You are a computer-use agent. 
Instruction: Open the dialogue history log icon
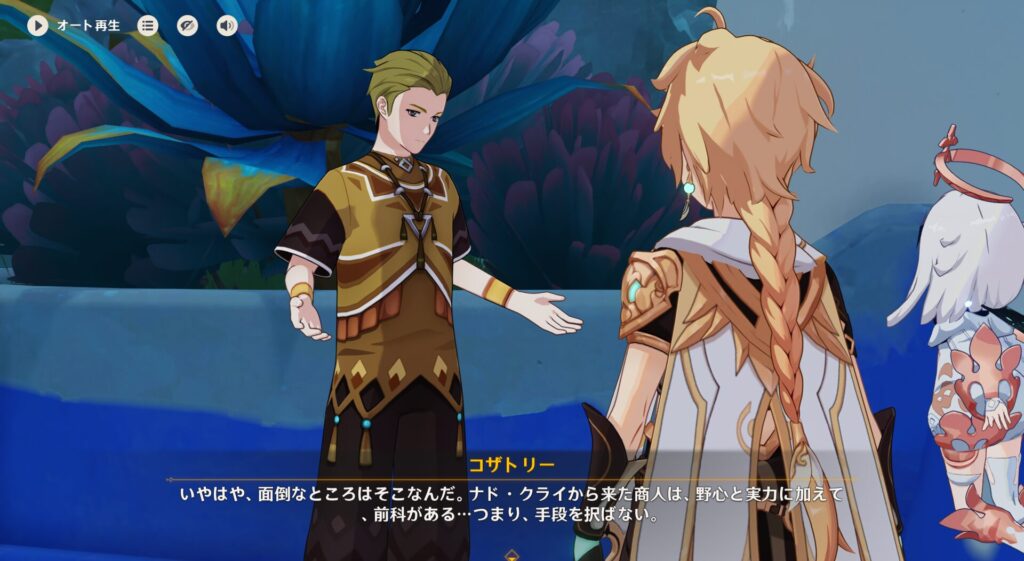(x=148, y=26)
